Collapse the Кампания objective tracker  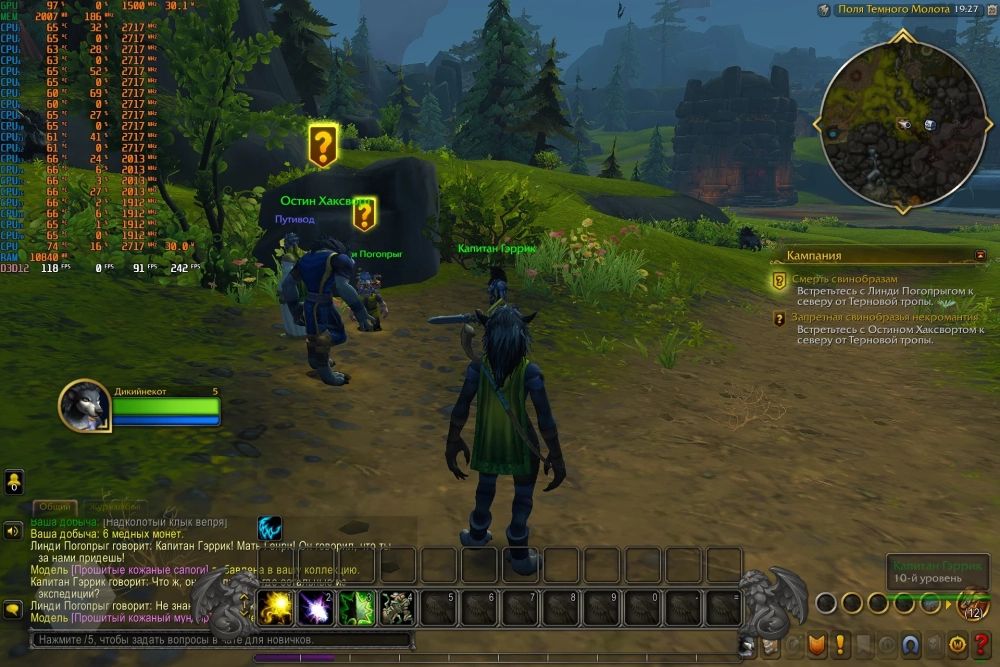981,256
